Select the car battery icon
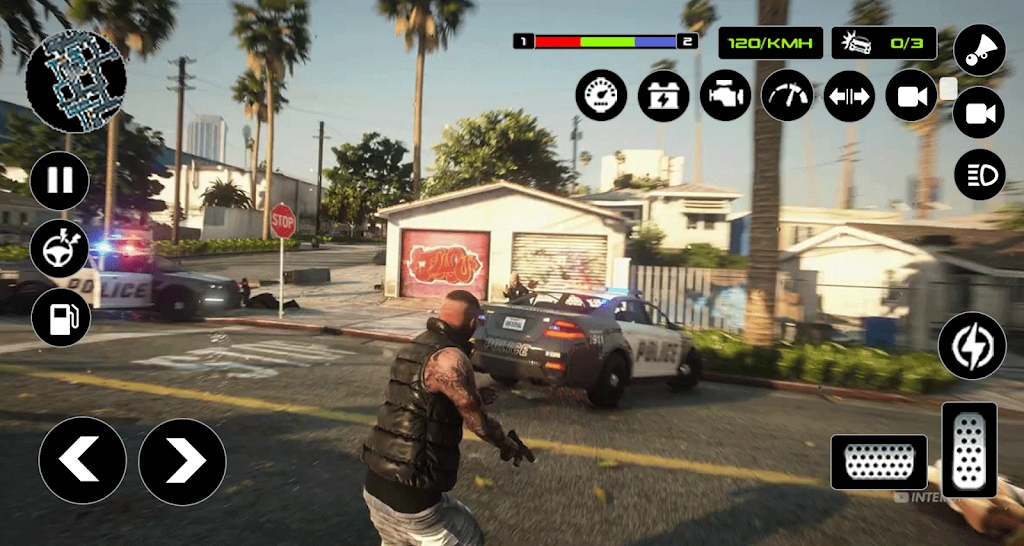This screenshot has width=1024, height=546. 664,96
